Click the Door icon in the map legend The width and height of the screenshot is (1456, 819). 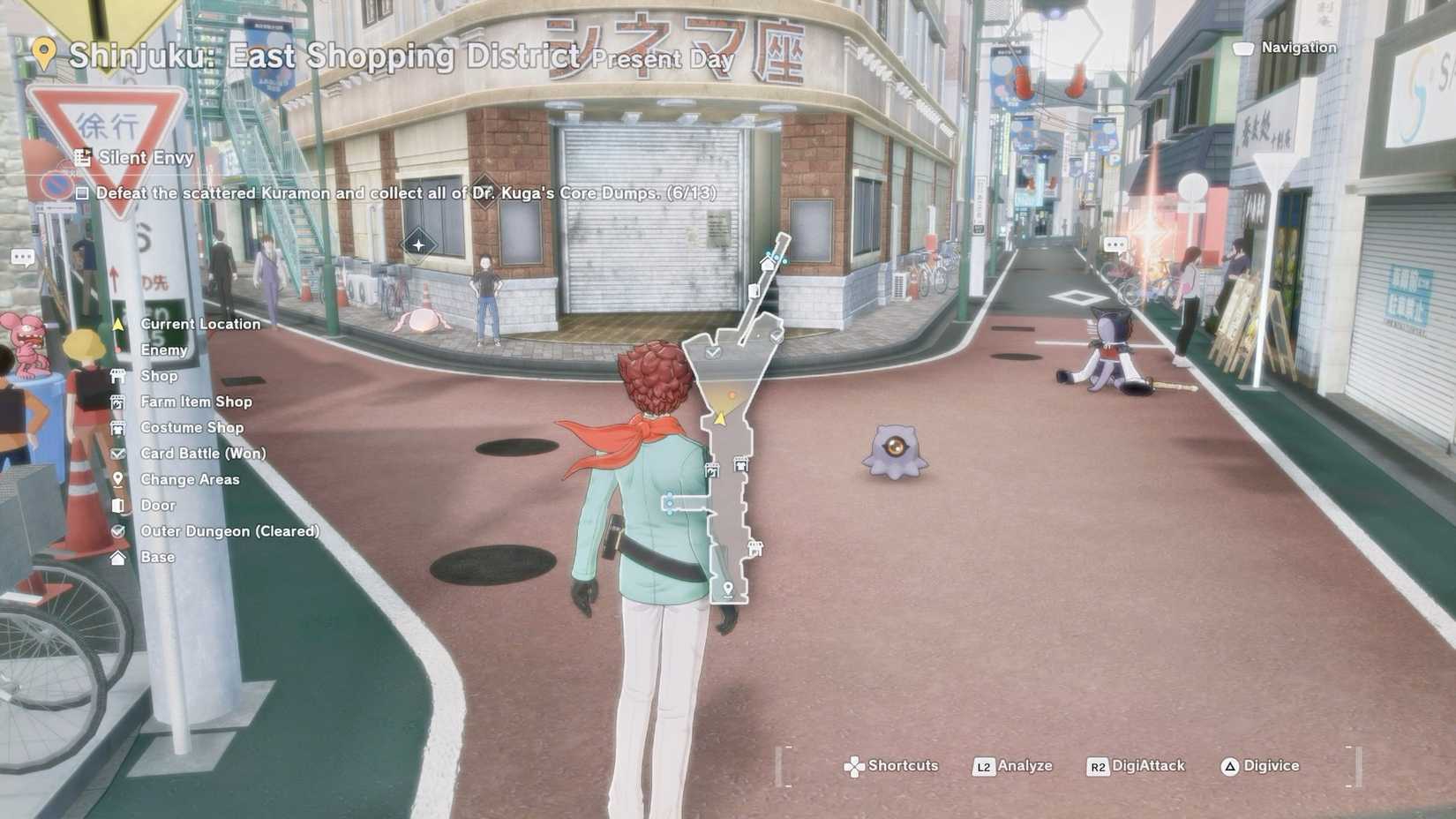(x=119, y=505)
